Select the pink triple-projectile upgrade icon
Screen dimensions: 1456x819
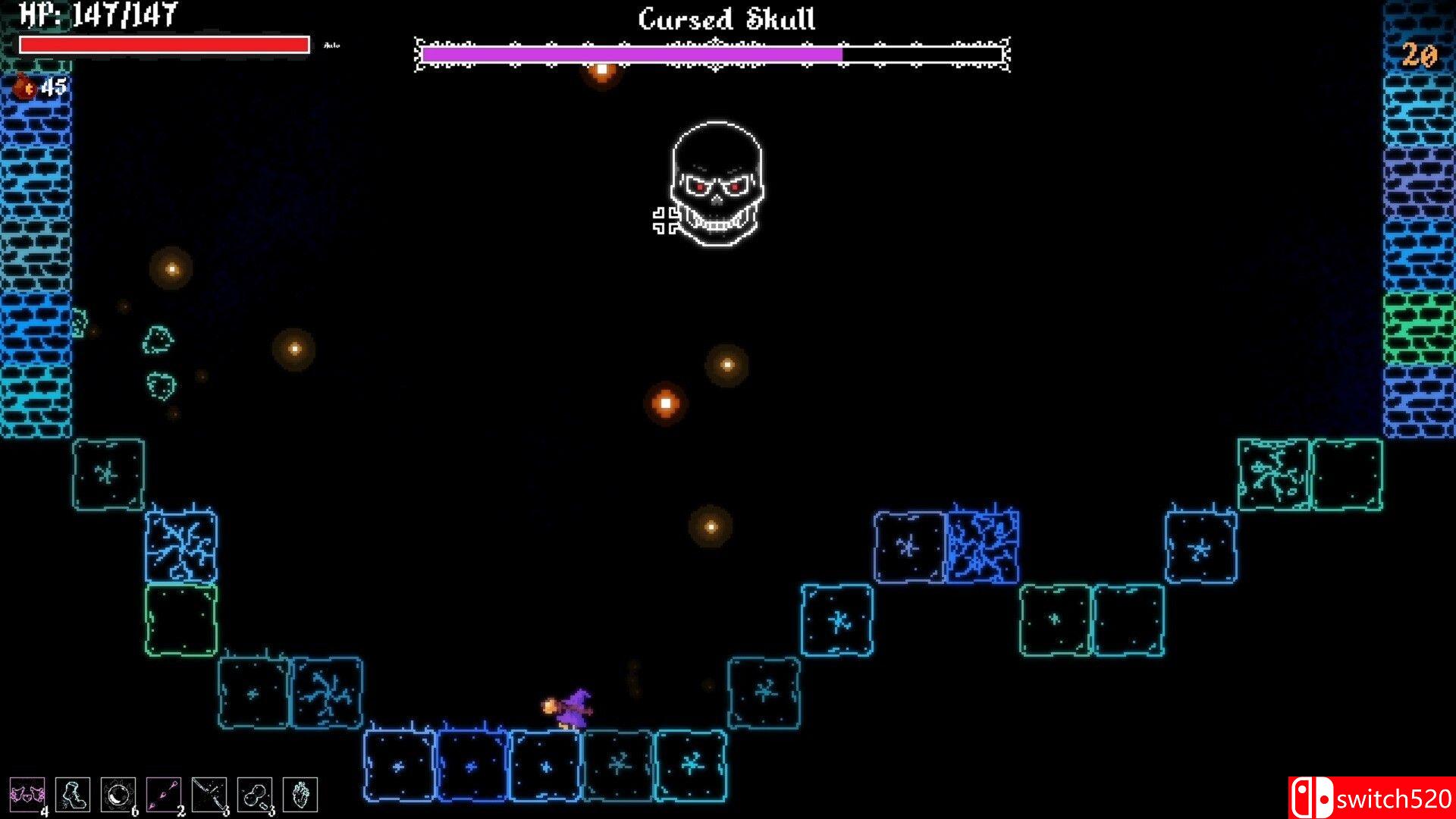(x=164, y=795)
